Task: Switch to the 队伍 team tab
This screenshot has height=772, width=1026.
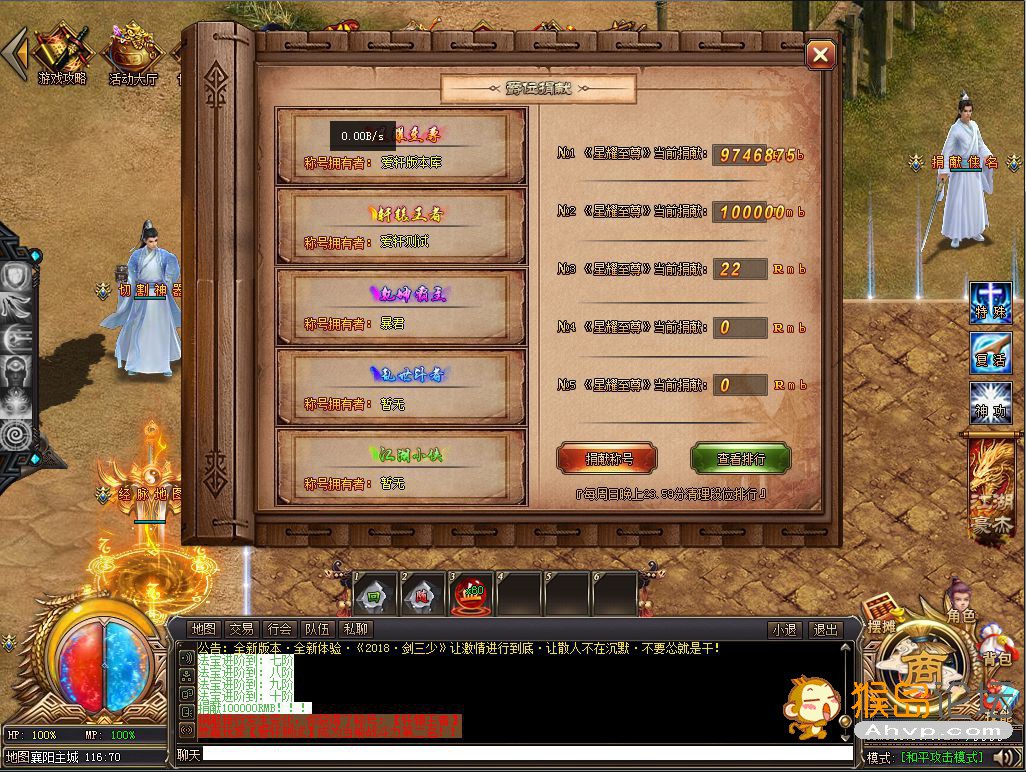Action: [x=317, y=629]
